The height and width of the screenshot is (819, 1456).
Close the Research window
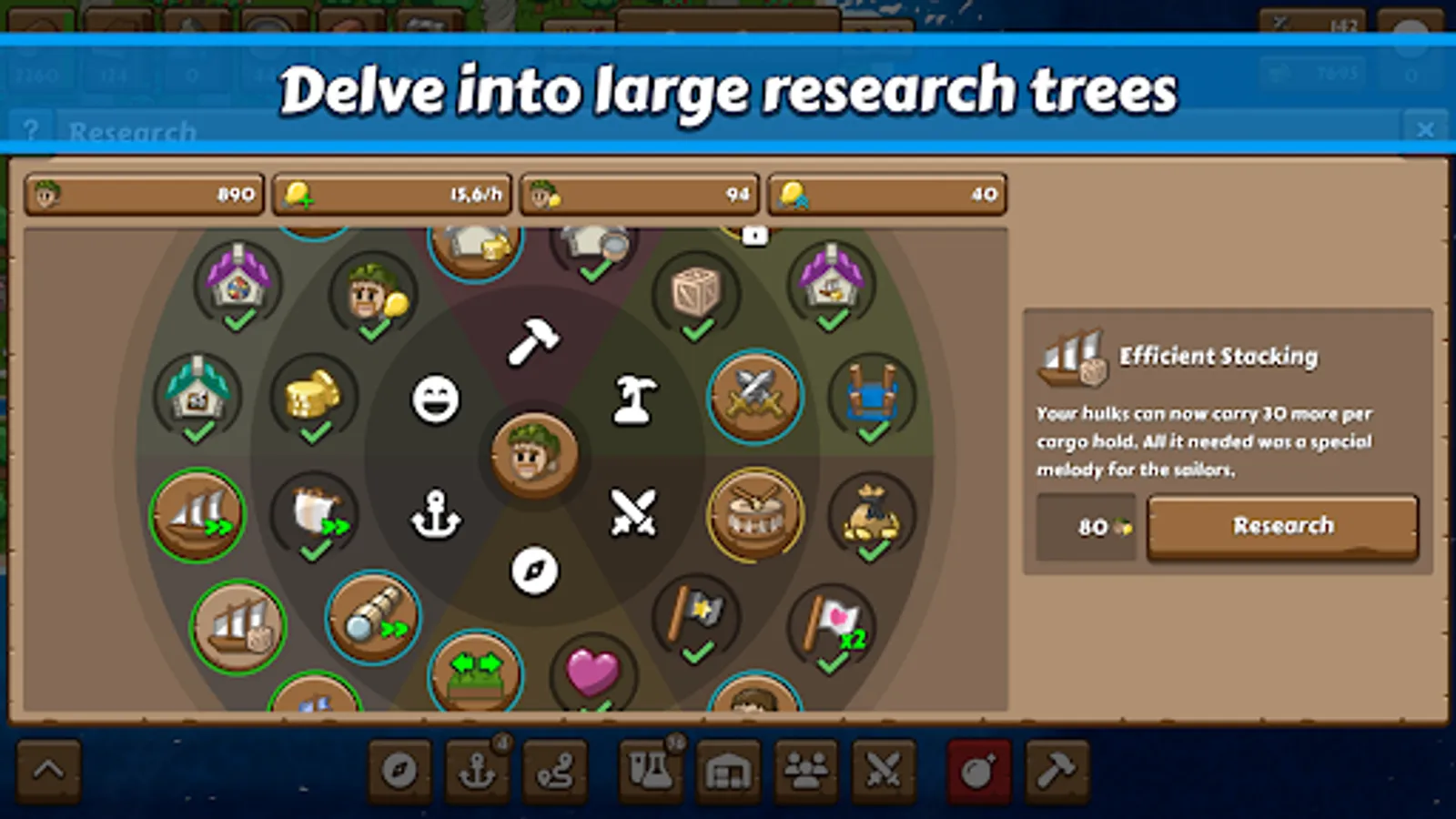click(1427, 130)
